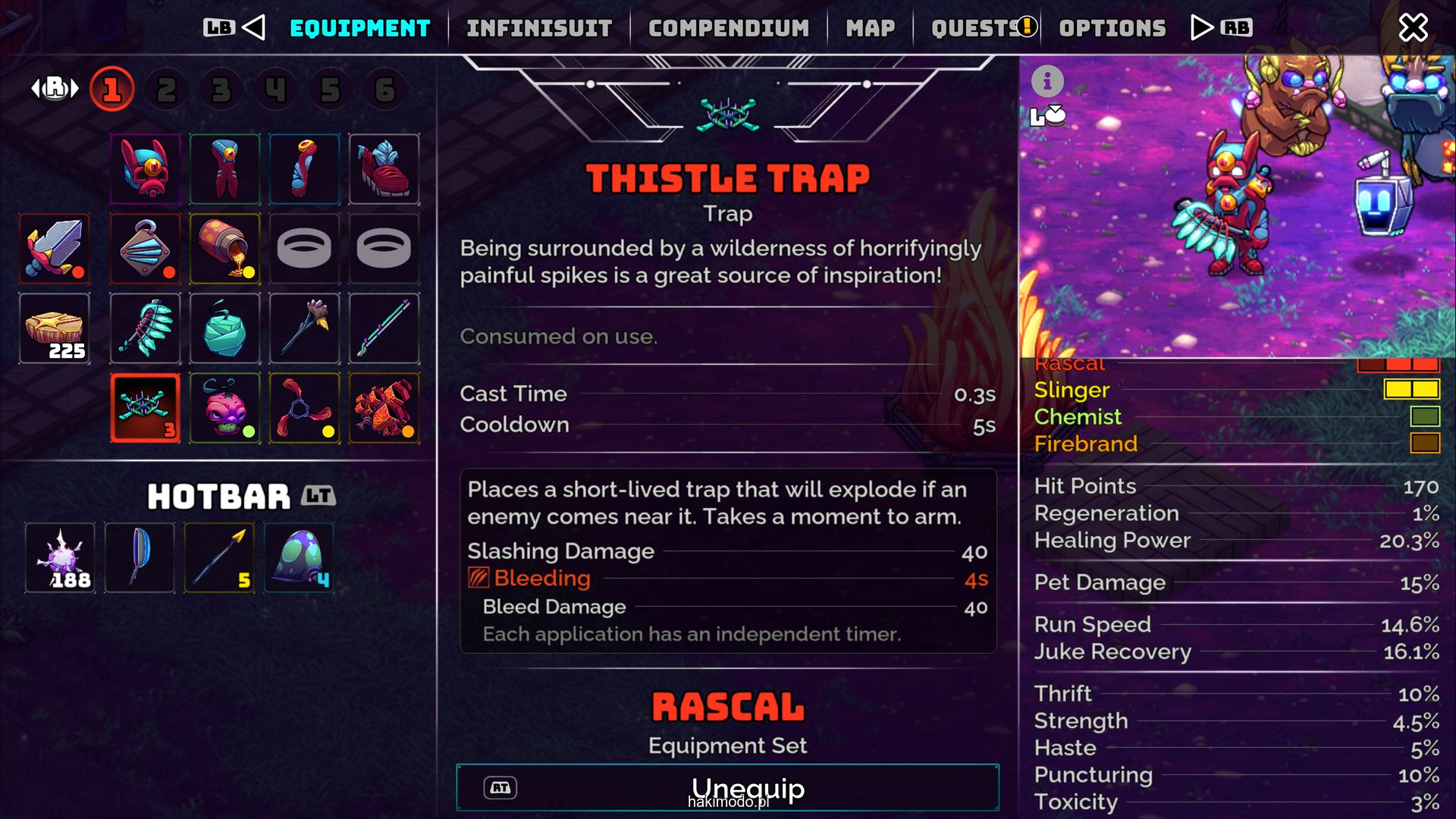Open the info icon above the character preview

point(1047,80)
